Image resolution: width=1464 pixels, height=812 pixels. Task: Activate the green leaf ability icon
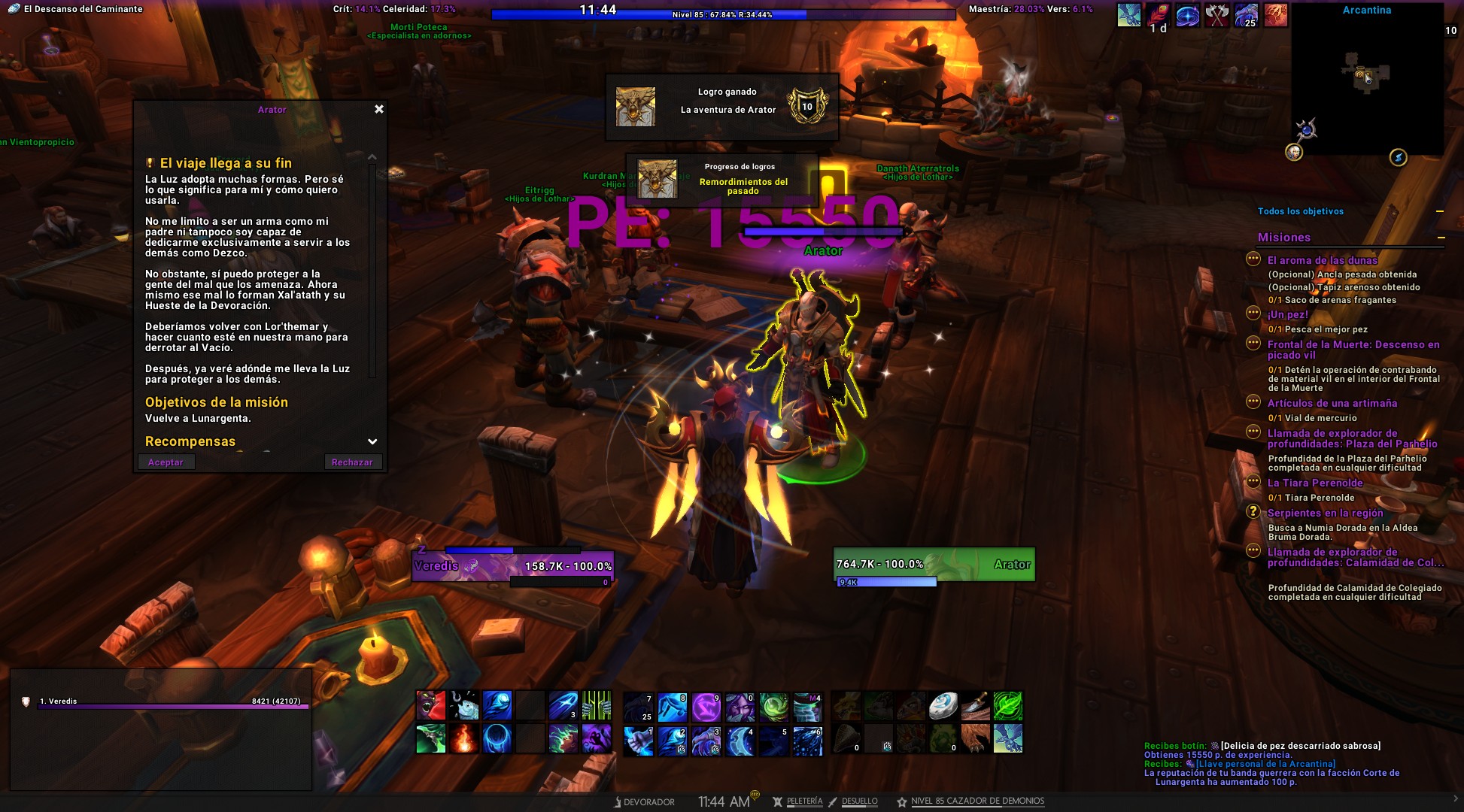point(1007,706)
